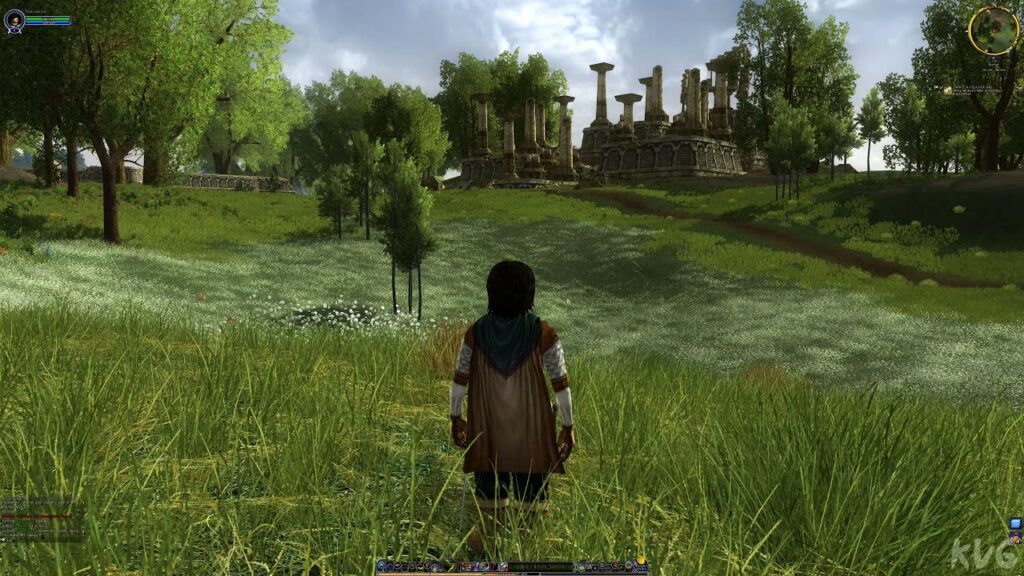Screen dimensions: 1024x576
Task: Open the main menu button on the toolbar
Action: tap(383, 567)
